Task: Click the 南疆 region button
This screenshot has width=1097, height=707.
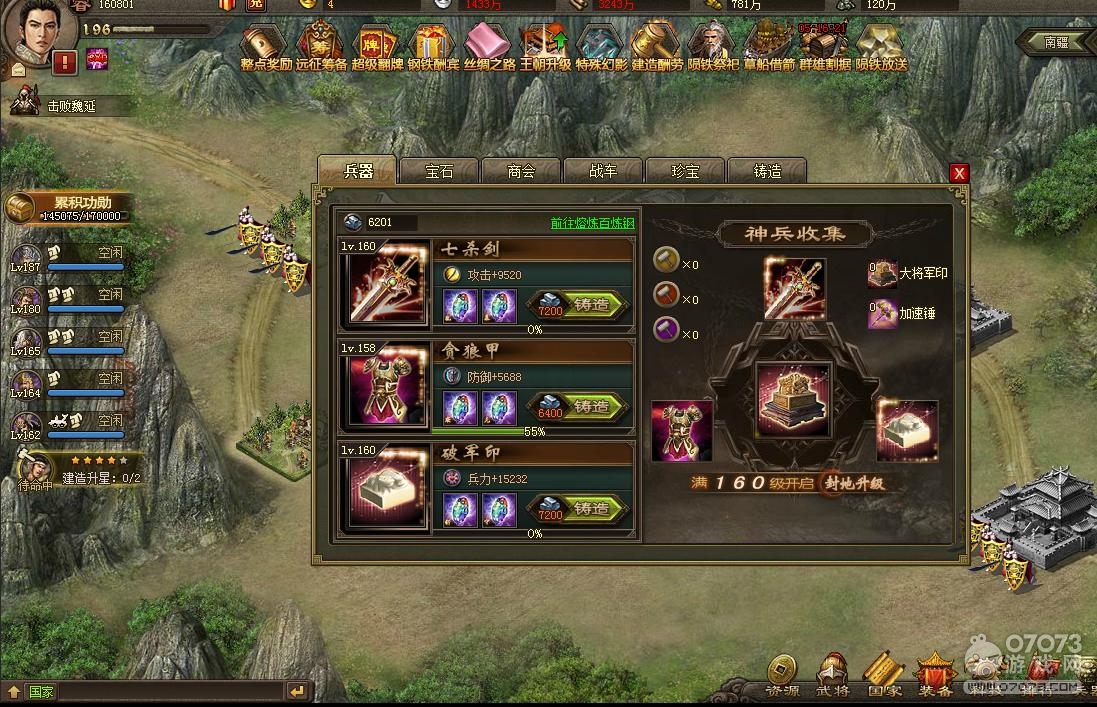Action: 1054,42
